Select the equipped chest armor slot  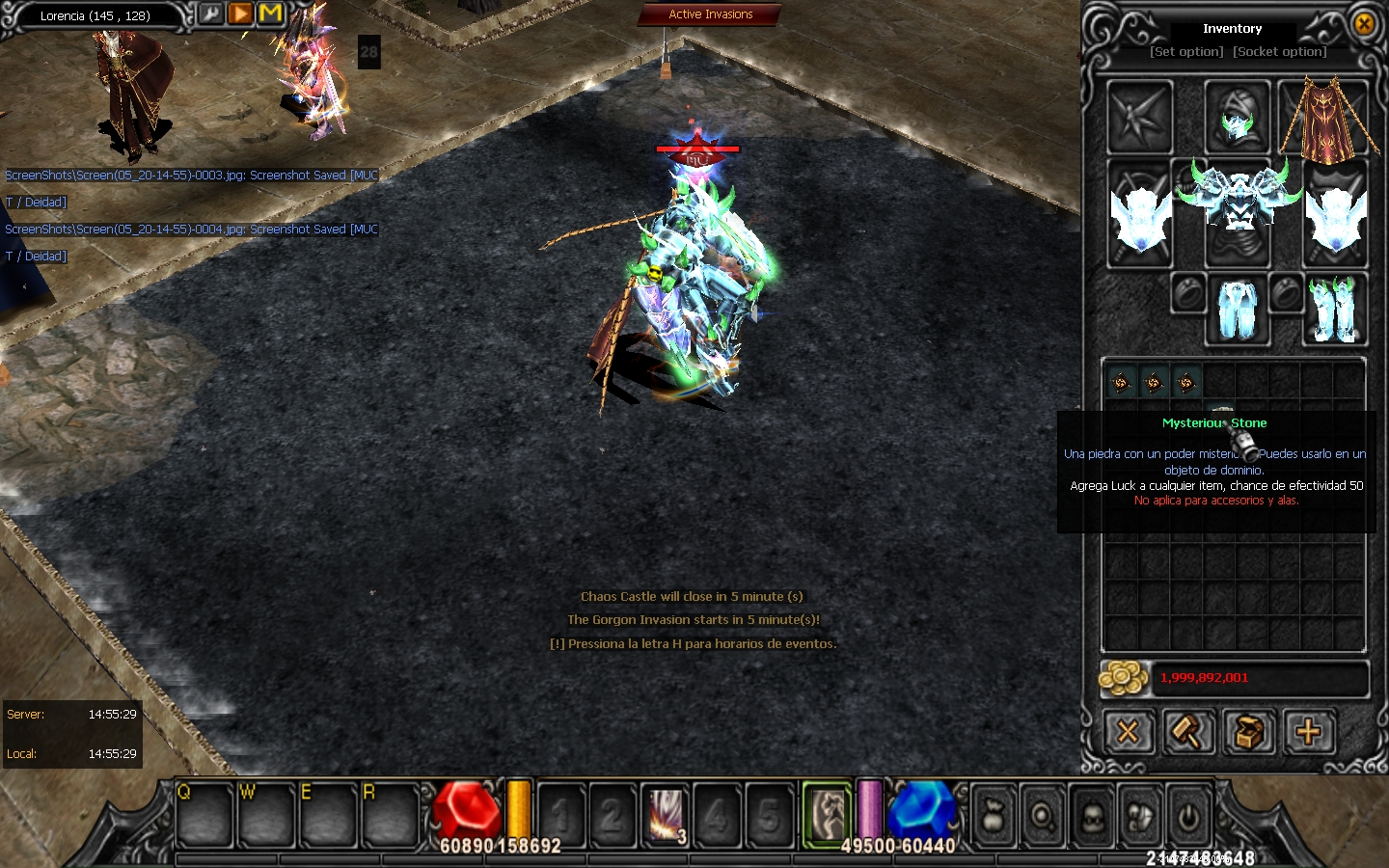click(x=1237, y=203)
